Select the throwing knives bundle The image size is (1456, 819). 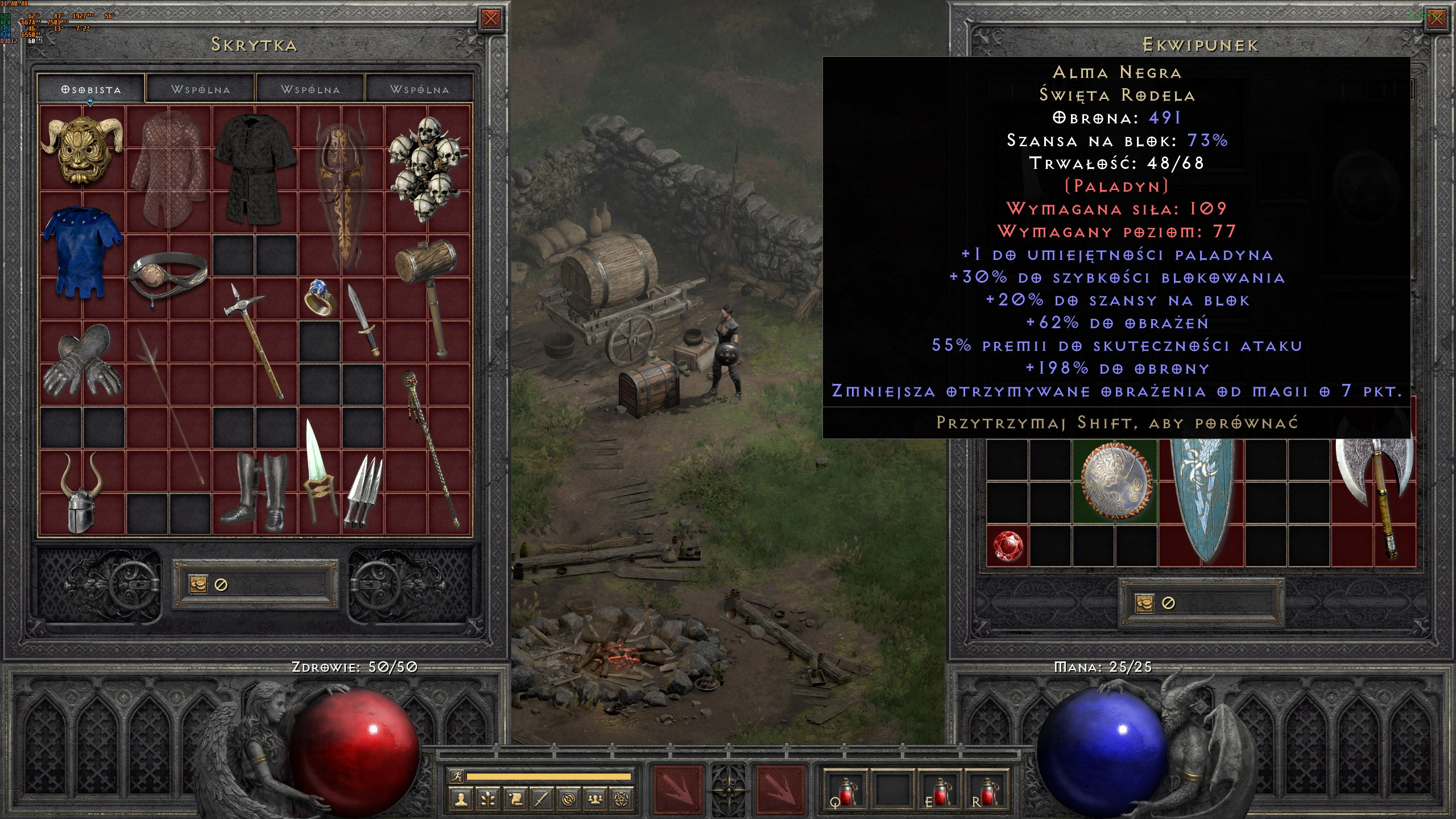363,493
